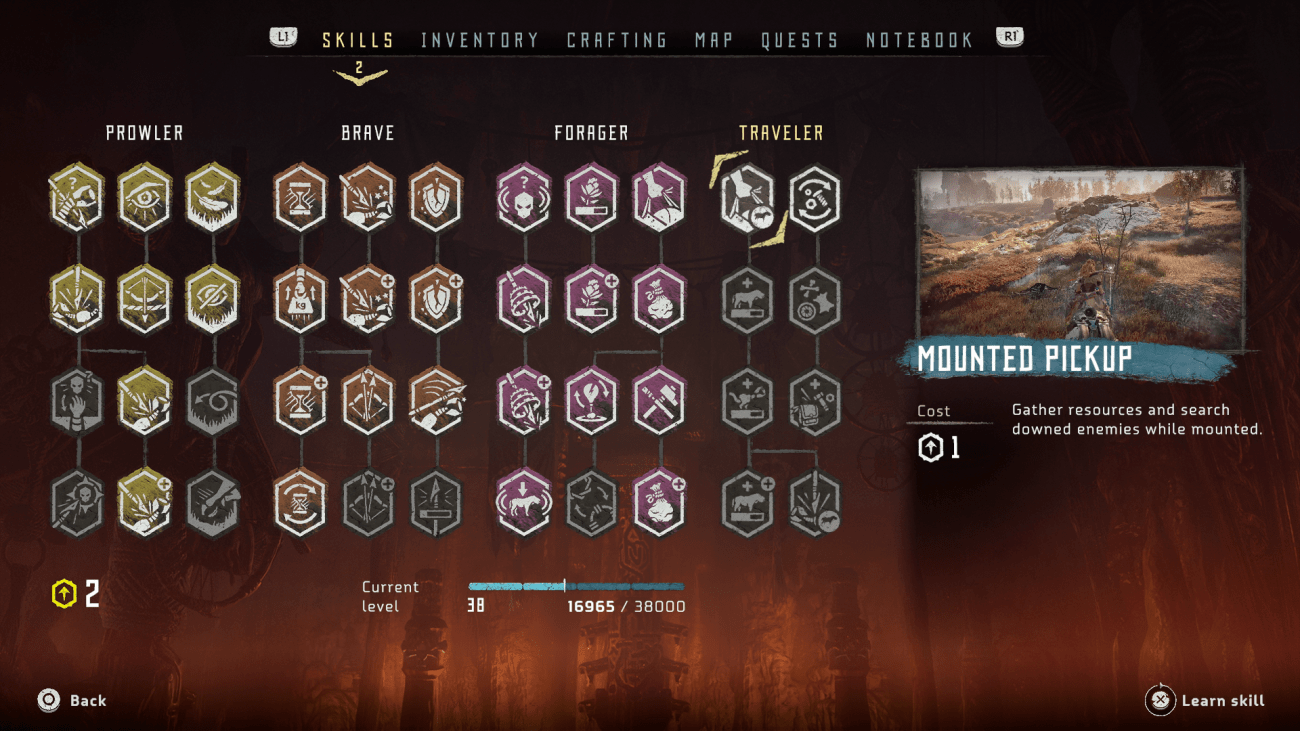This screenshot has height=731, width=1300.
Task: Select the Hunter Reflexes eye skill
Action: point(145,197)
